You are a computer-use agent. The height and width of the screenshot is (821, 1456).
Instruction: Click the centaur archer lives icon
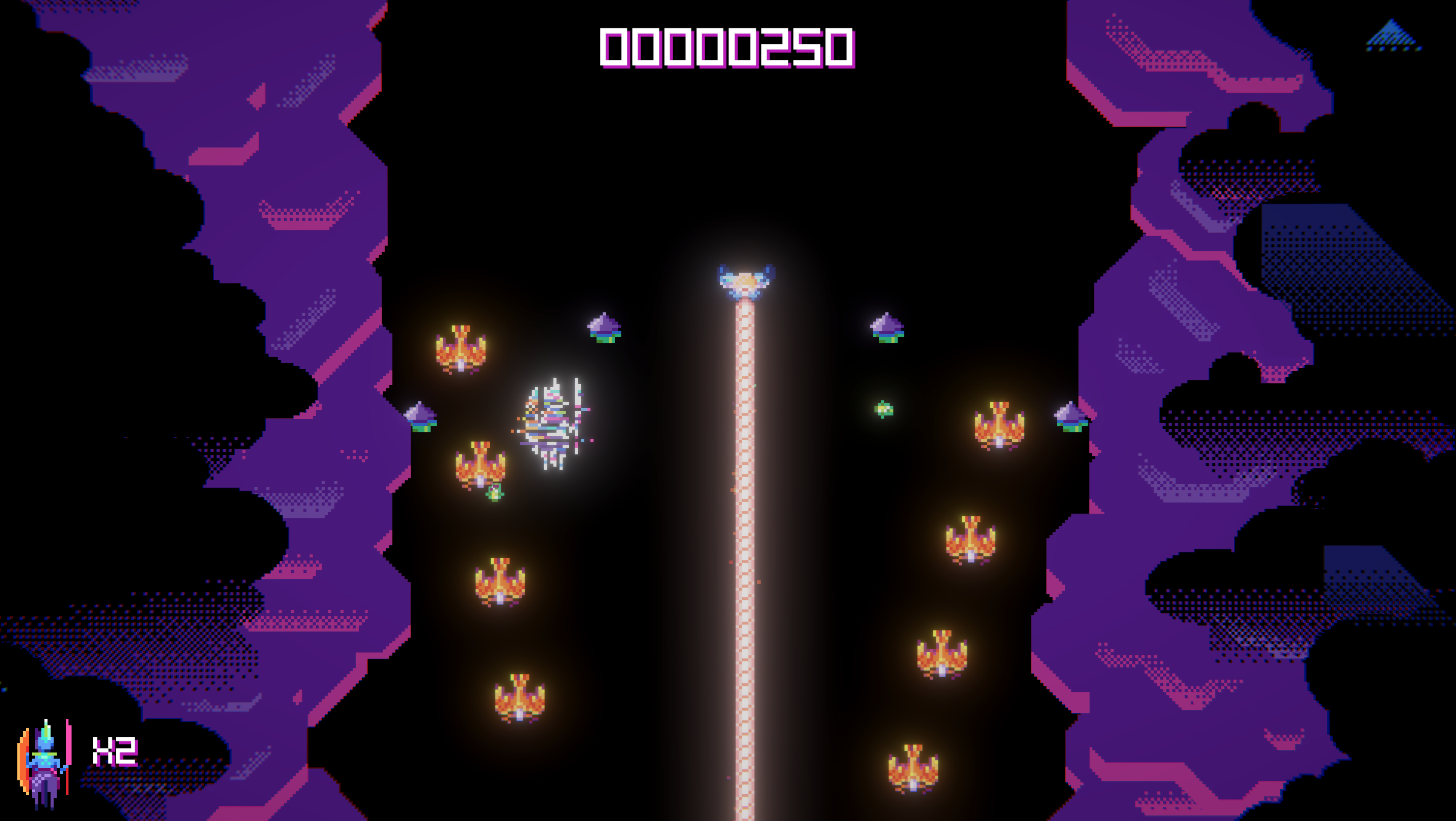(x=44, y=763)
